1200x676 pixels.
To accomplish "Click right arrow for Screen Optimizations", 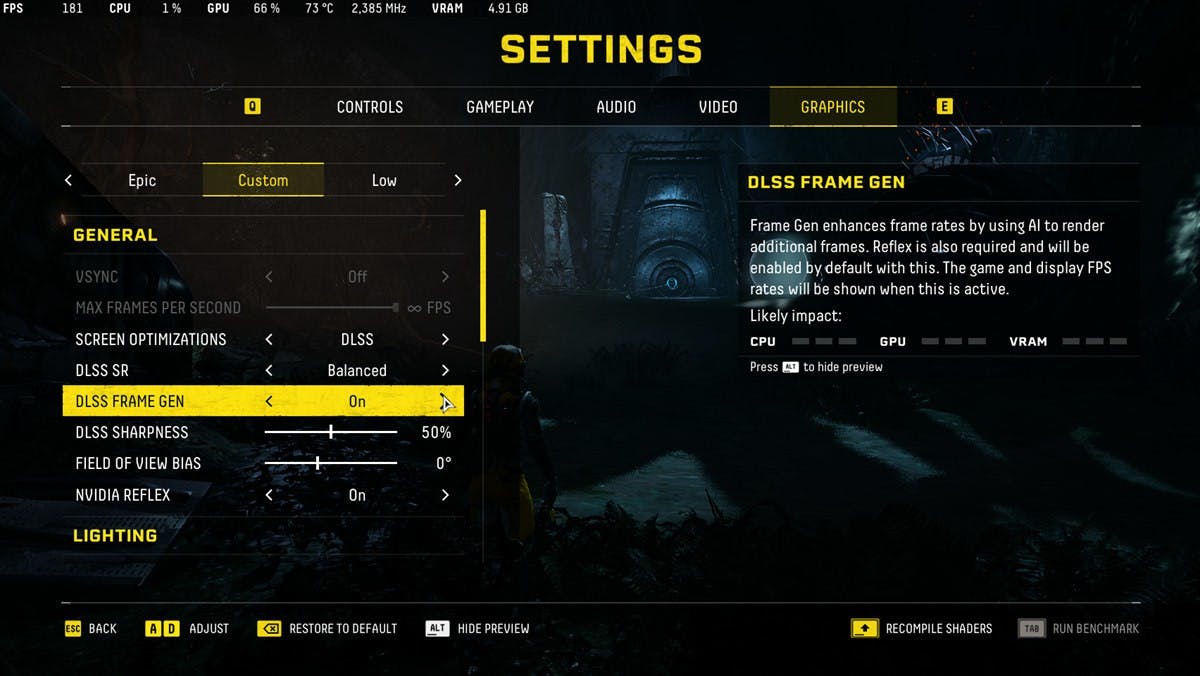I will pyautogui.click(x=445, y=339).
